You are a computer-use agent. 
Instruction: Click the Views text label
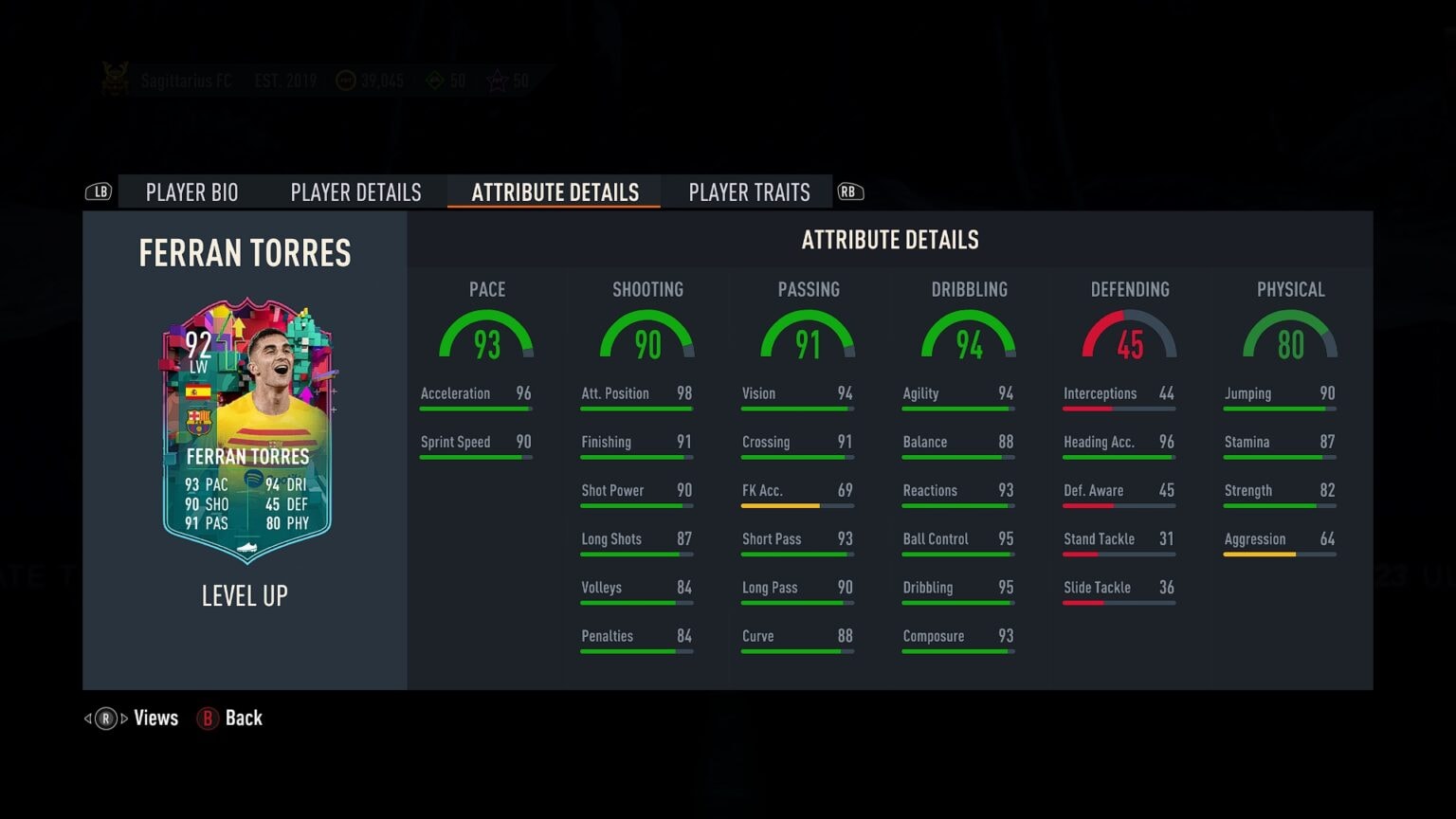(155, 719)
